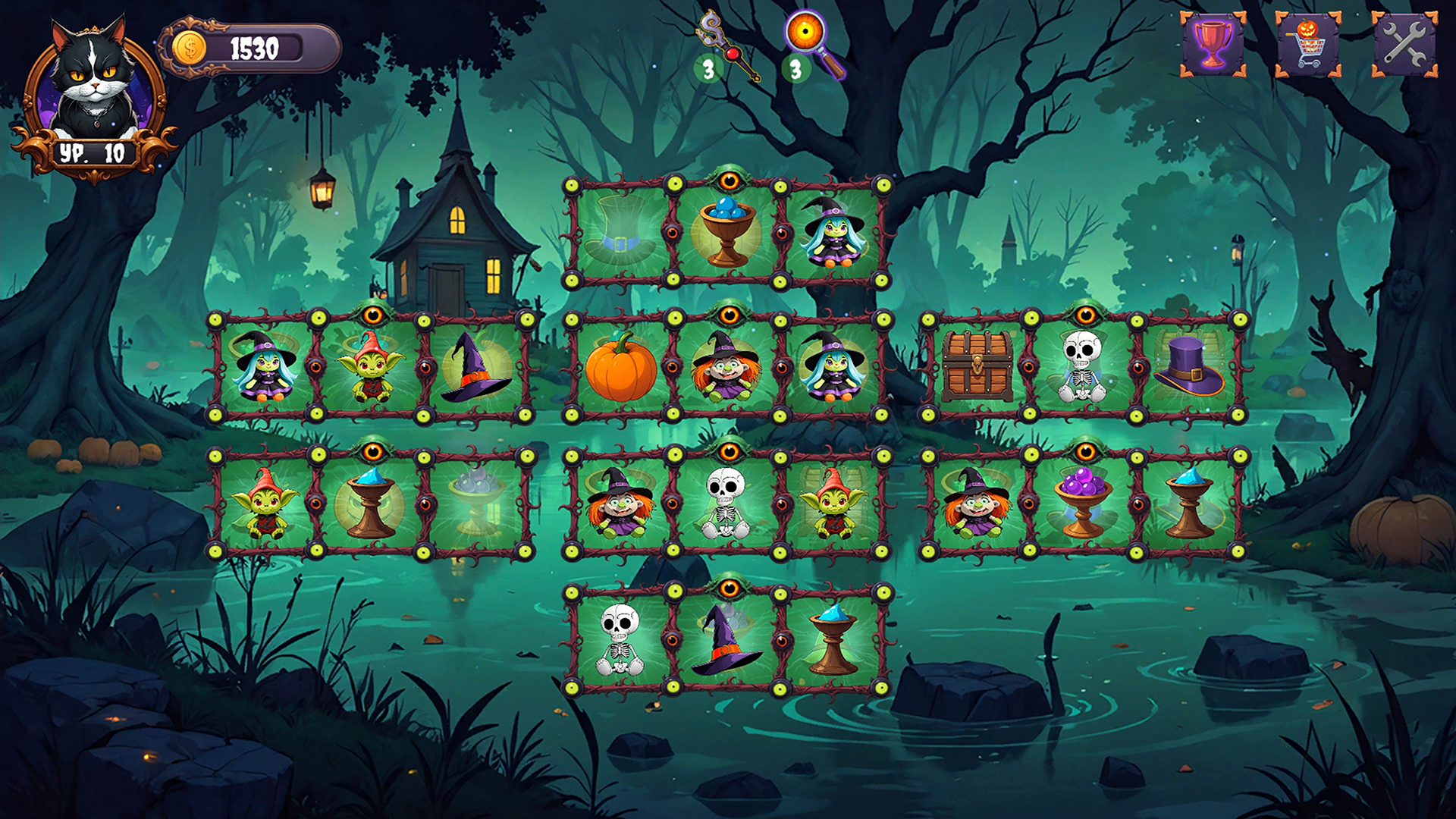1456x819 pixels.
Task: Click the 1530 coin balance display
Action: click(x=254, y=47)
